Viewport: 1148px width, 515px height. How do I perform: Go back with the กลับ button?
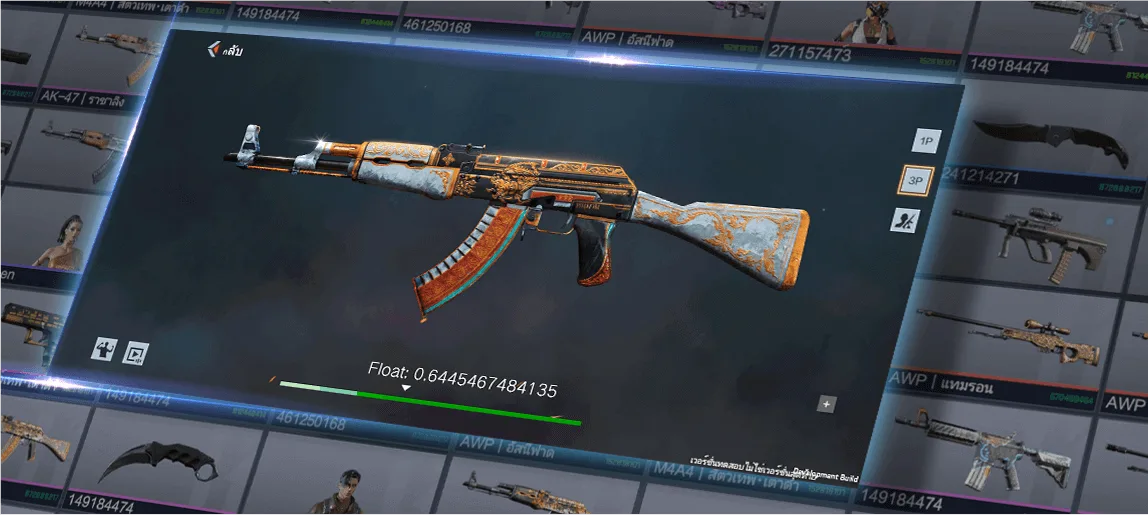point(224,50)
